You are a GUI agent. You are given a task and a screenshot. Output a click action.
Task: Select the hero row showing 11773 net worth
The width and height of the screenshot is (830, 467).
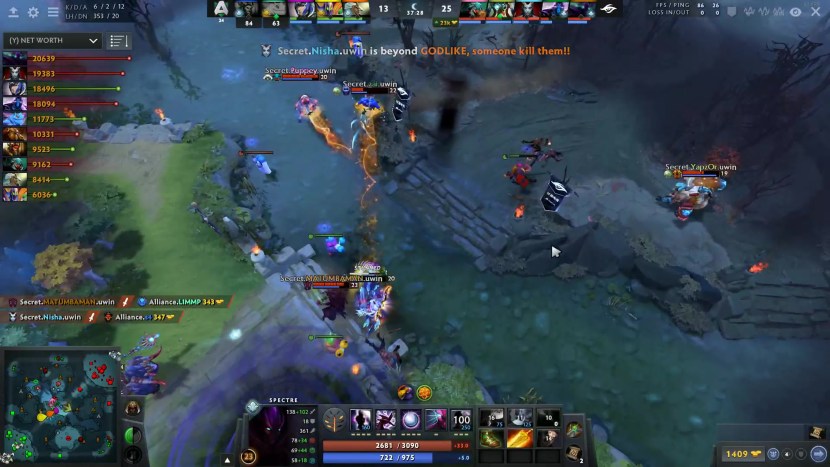click(15, 119)
